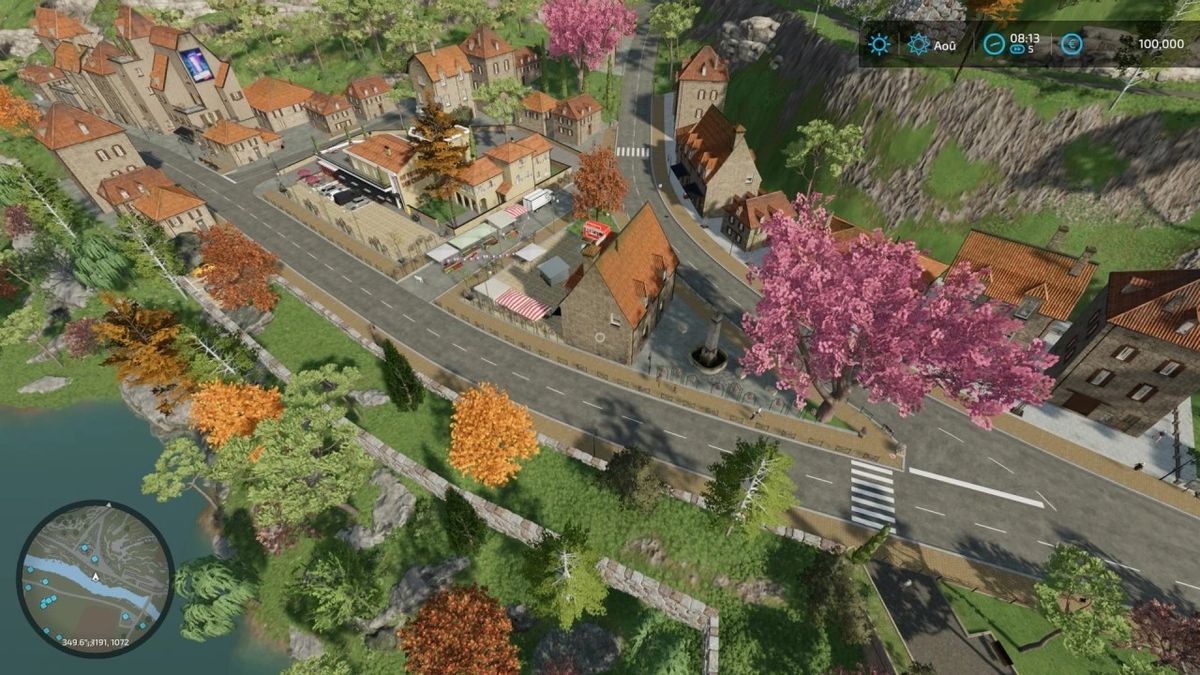
Task: Click the euro money icon
Action: [1071, 44]
